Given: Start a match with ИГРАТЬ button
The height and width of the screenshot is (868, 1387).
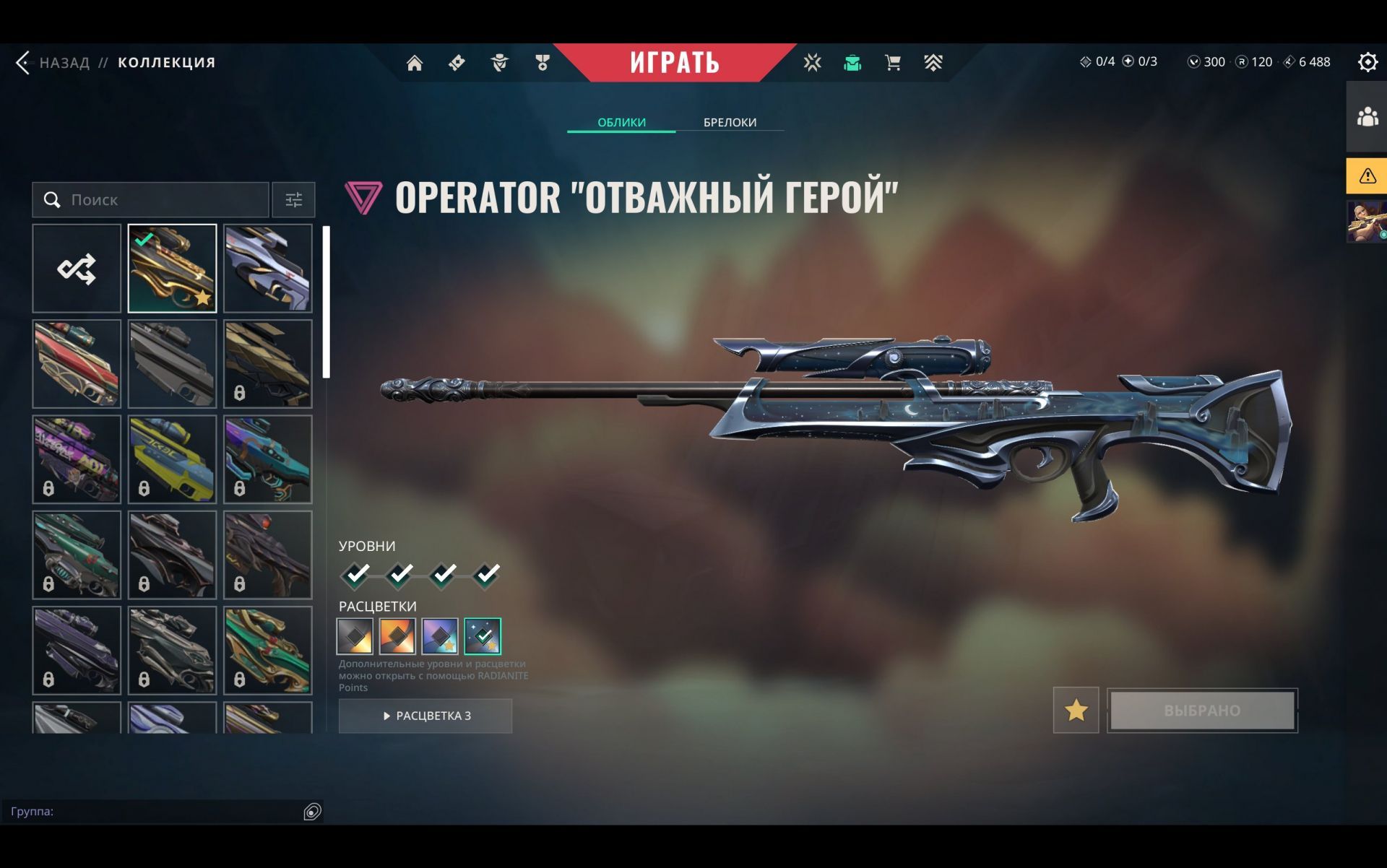Looking at the screenshot, I should pos(674,63).
